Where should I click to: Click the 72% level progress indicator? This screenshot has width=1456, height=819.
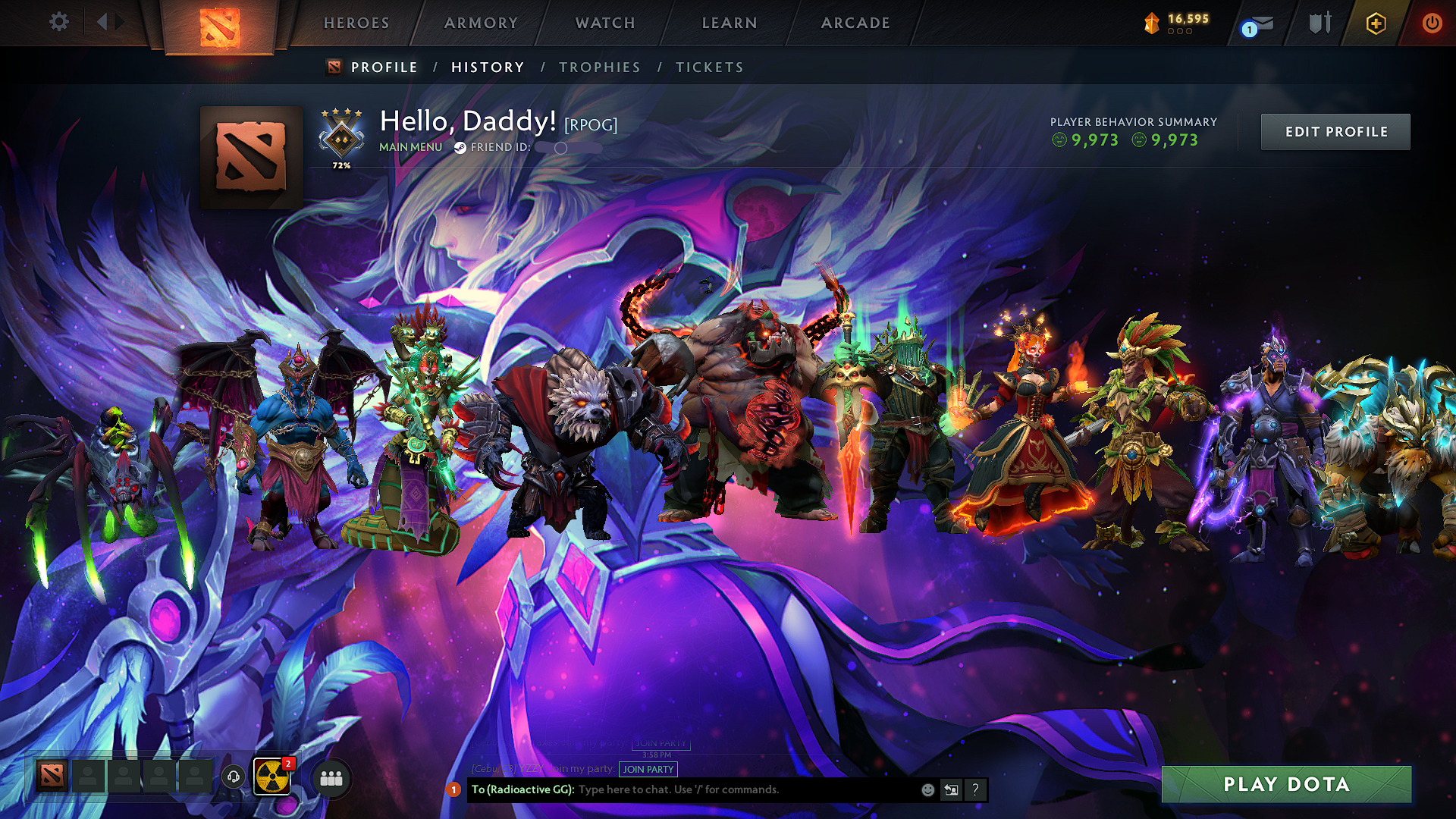click(x=343, y=163)
